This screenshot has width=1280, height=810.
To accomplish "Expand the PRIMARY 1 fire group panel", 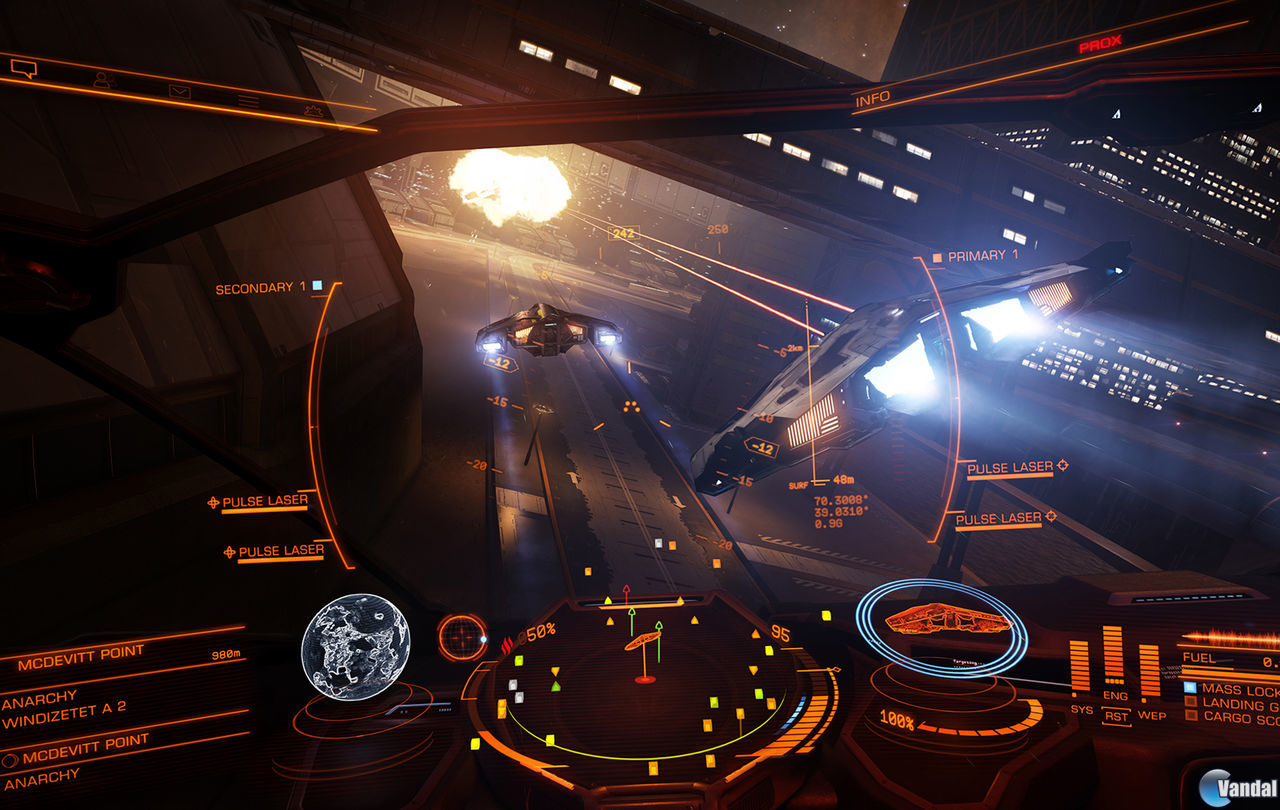I will [x=983, y=255].
